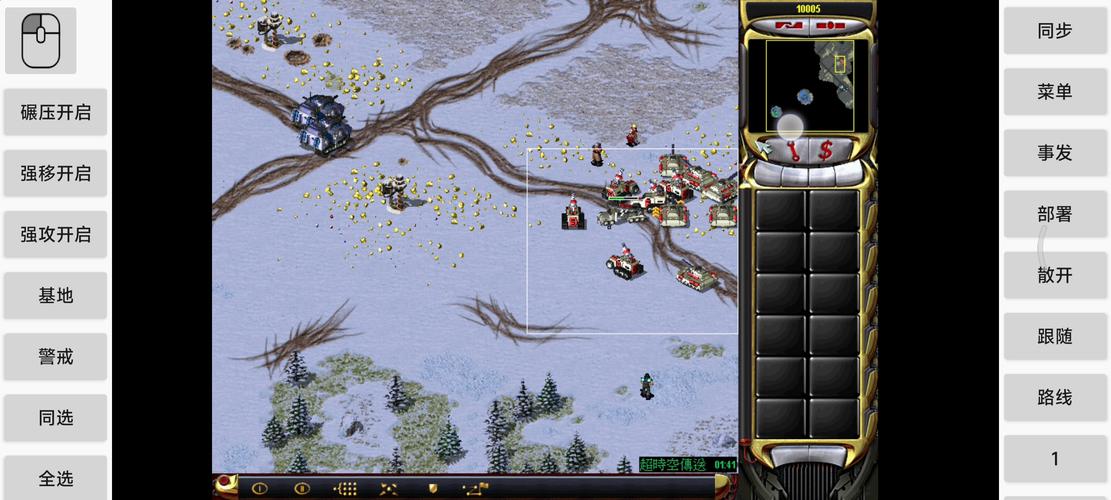Toggle the 碾压开启 crush button
This screenshot has height=500, width=1111.
pyautogui.click(x=56, y=112)
